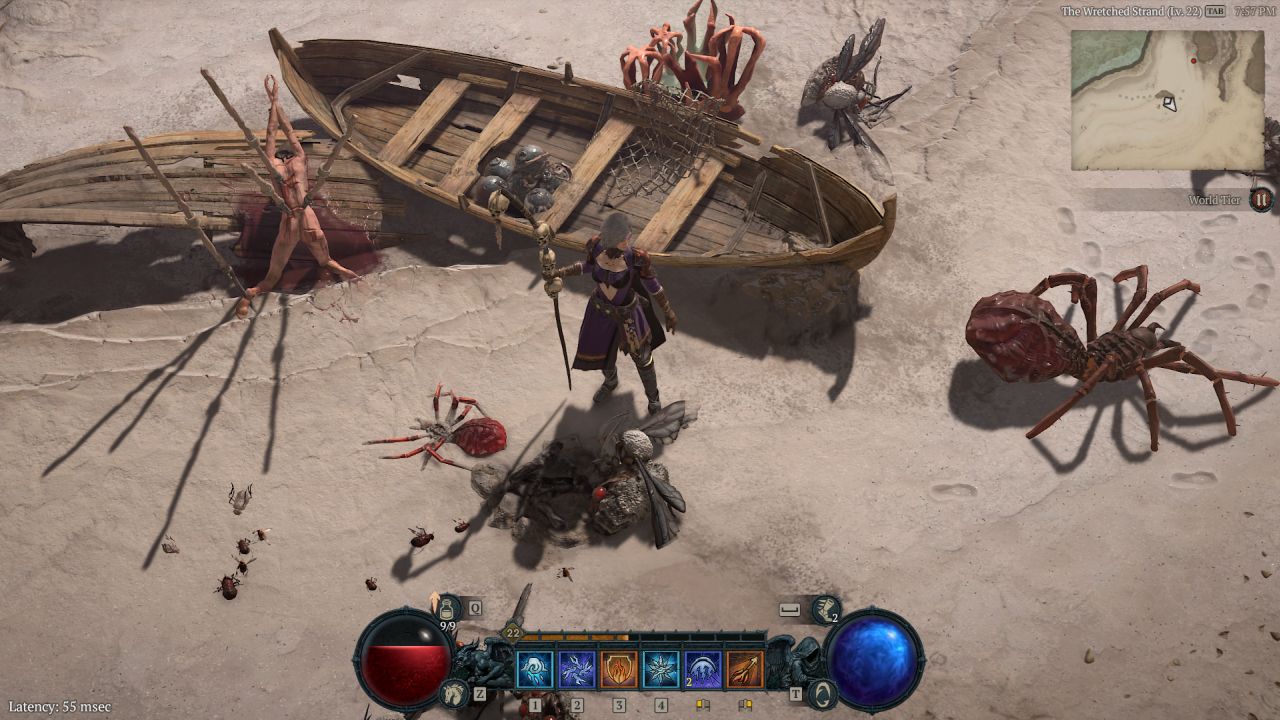Cast the frost nova snowflake skill
The width and height of the screenshot is (1280, 720).
click(x=661, y=669)
